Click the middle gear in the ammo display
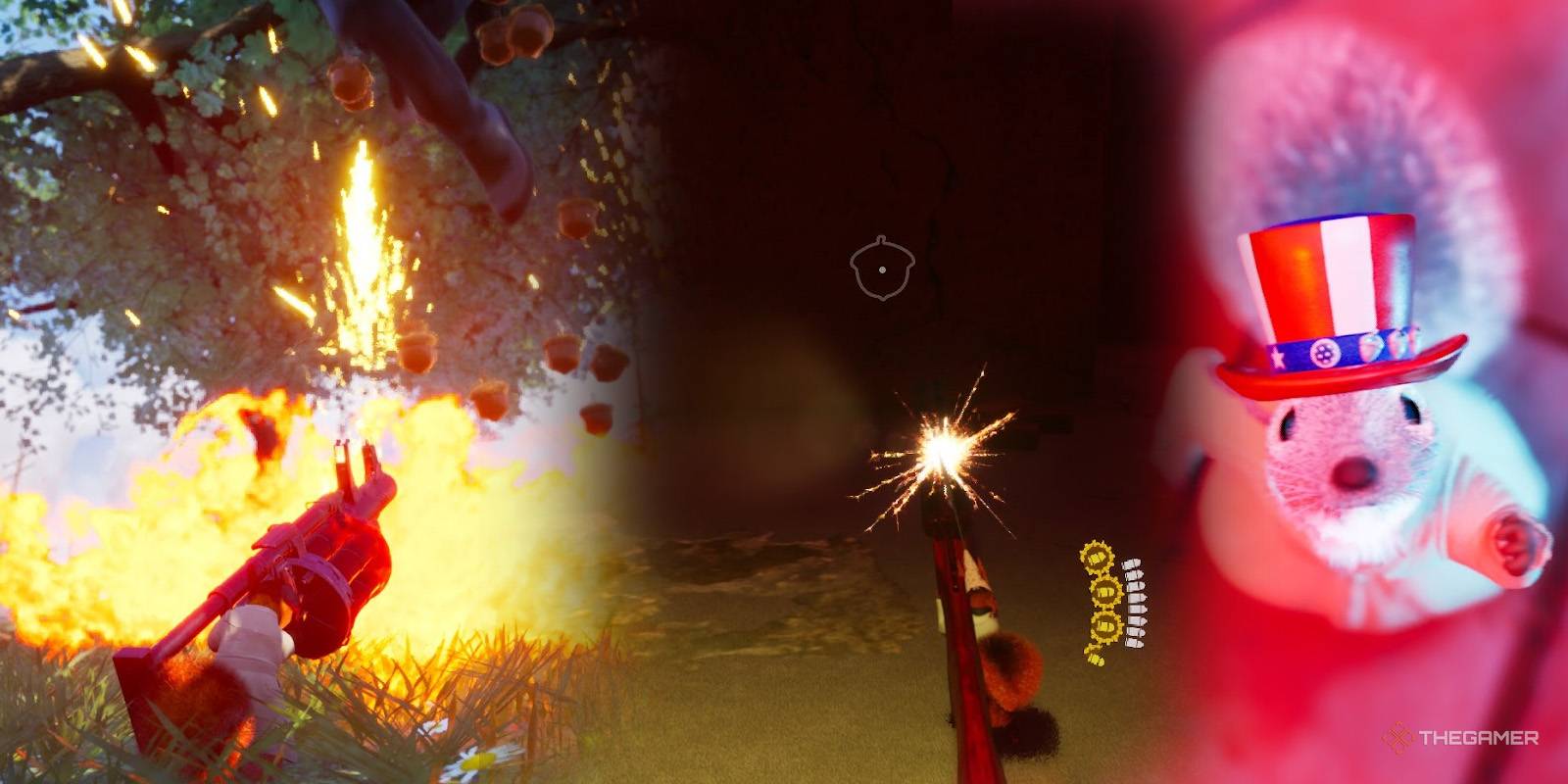The width and height of the screenshot is (1568, 784). [x=1107, y=590]
